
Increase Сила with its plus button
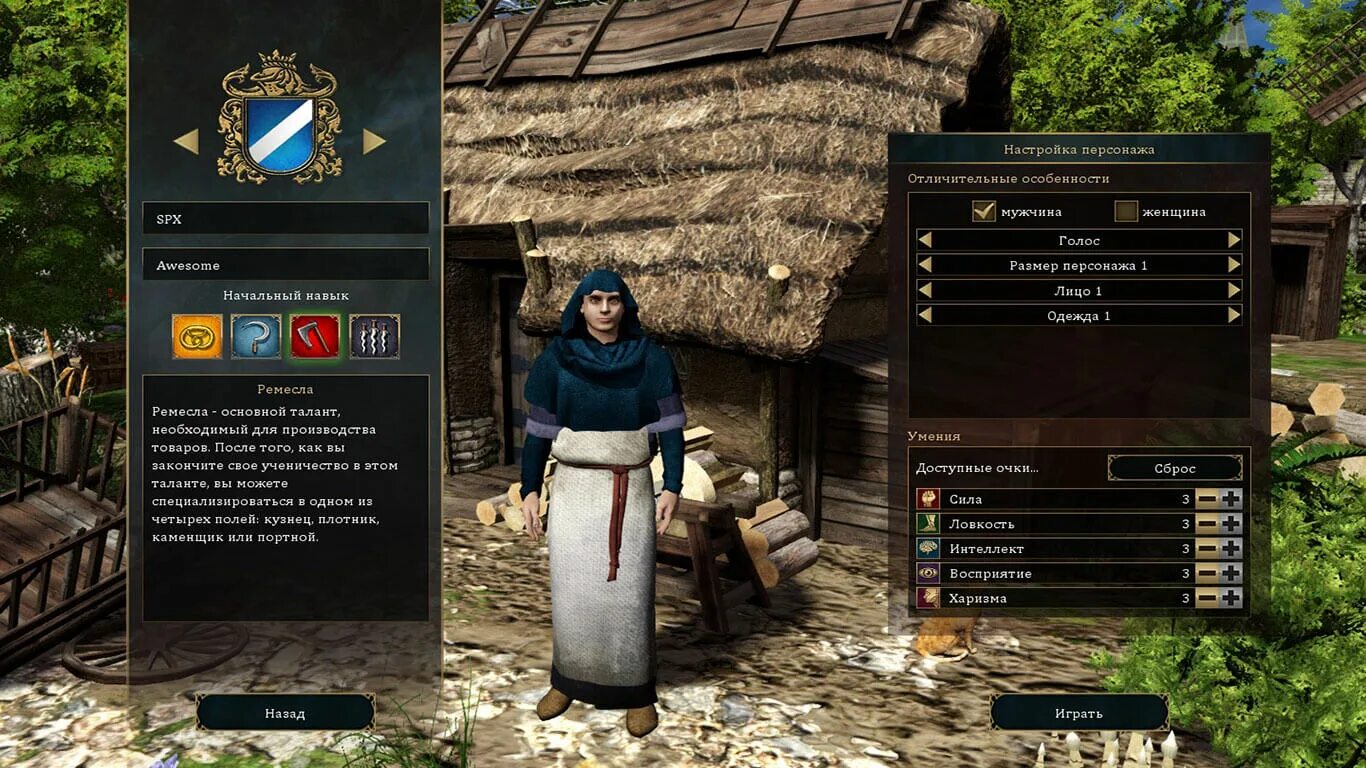[x=1231, y=498]
